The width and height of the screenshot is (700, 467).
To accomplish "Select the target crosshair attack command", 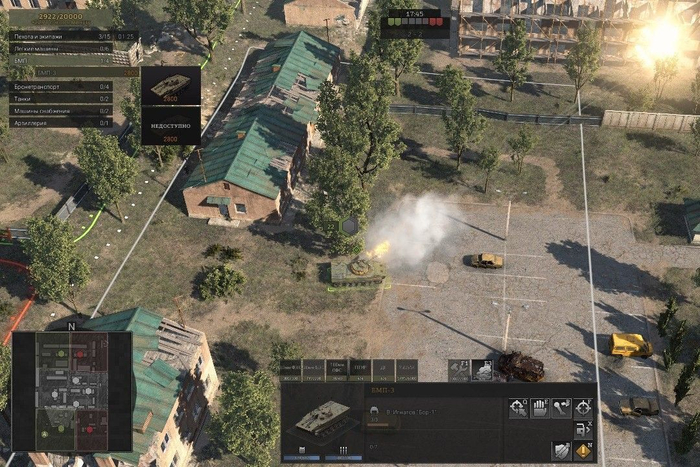I will [584, 407].
